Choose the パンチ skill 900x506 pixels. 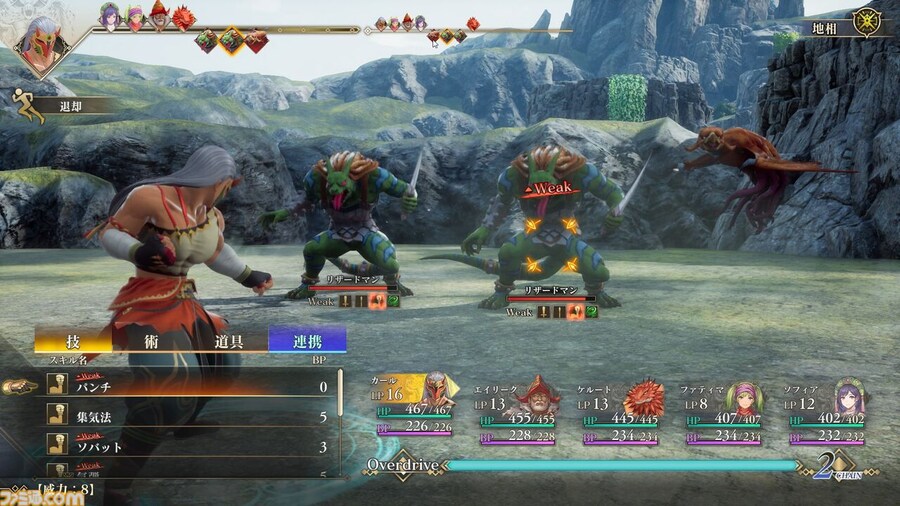click(x=190, y=386)
